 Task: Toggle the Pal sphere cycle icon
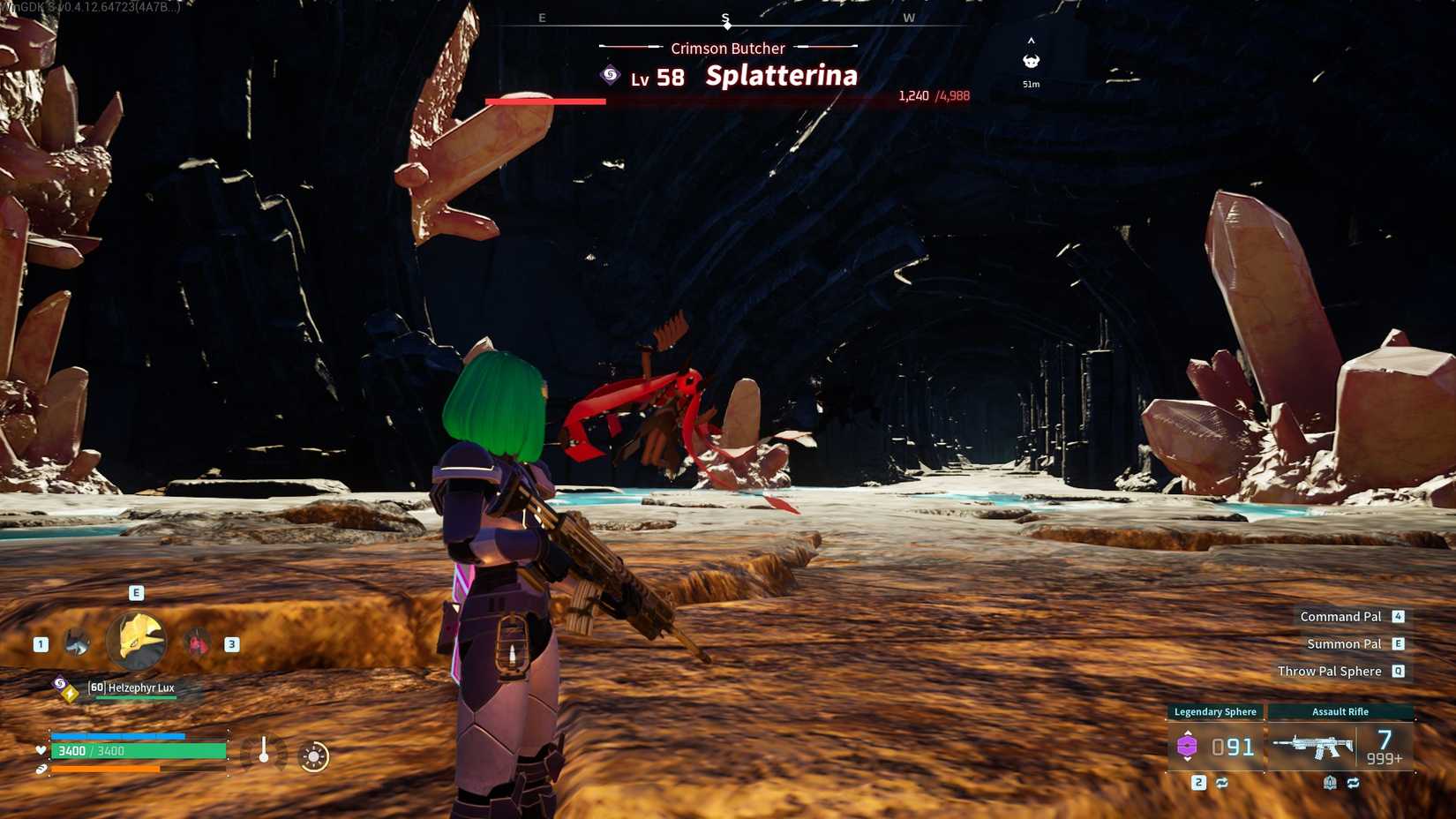[x=1222, y=783]
